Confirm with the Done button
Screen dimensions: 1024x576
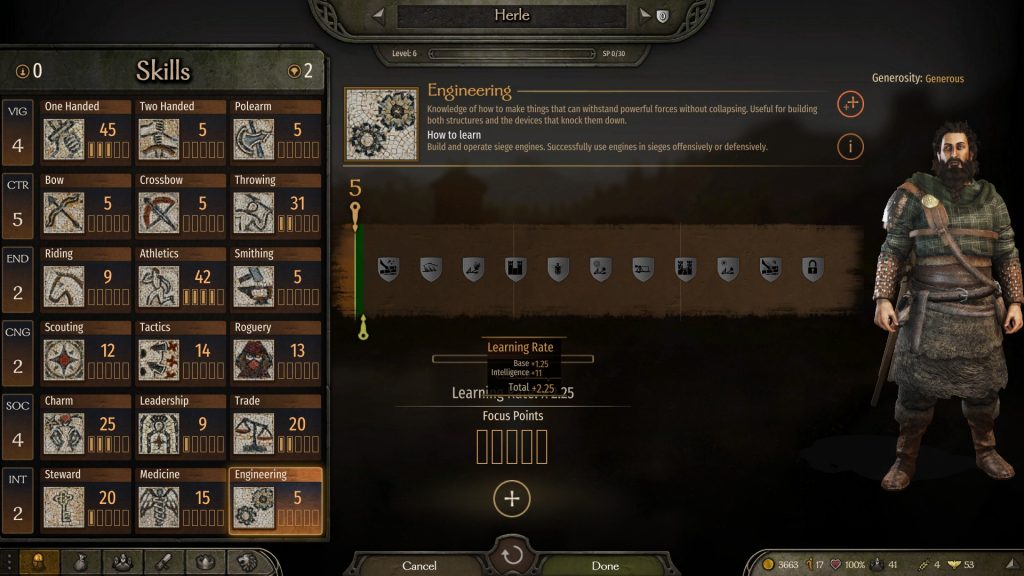point(605,566)
